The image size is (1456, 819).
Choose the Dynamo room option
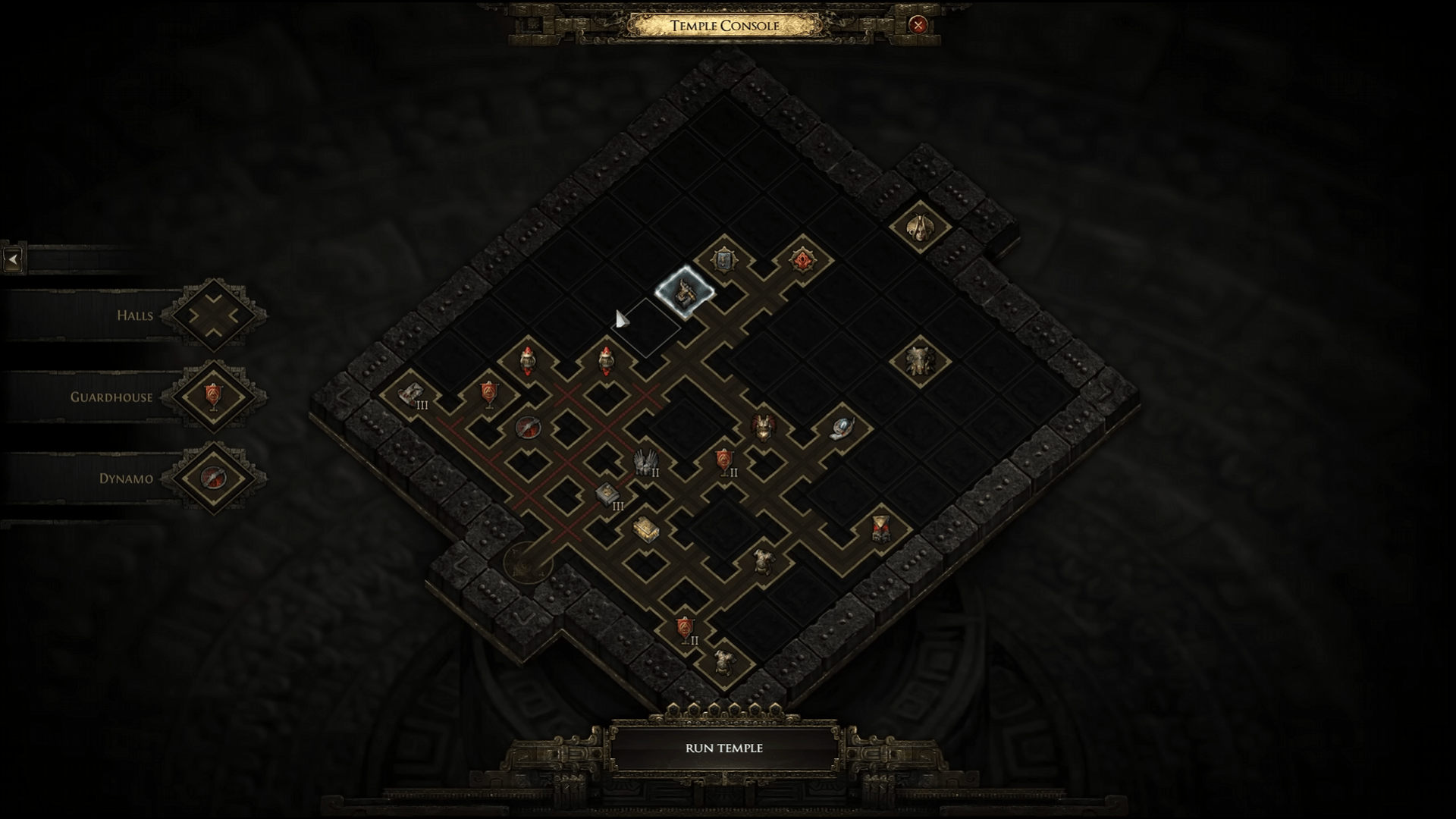point(213,478)
